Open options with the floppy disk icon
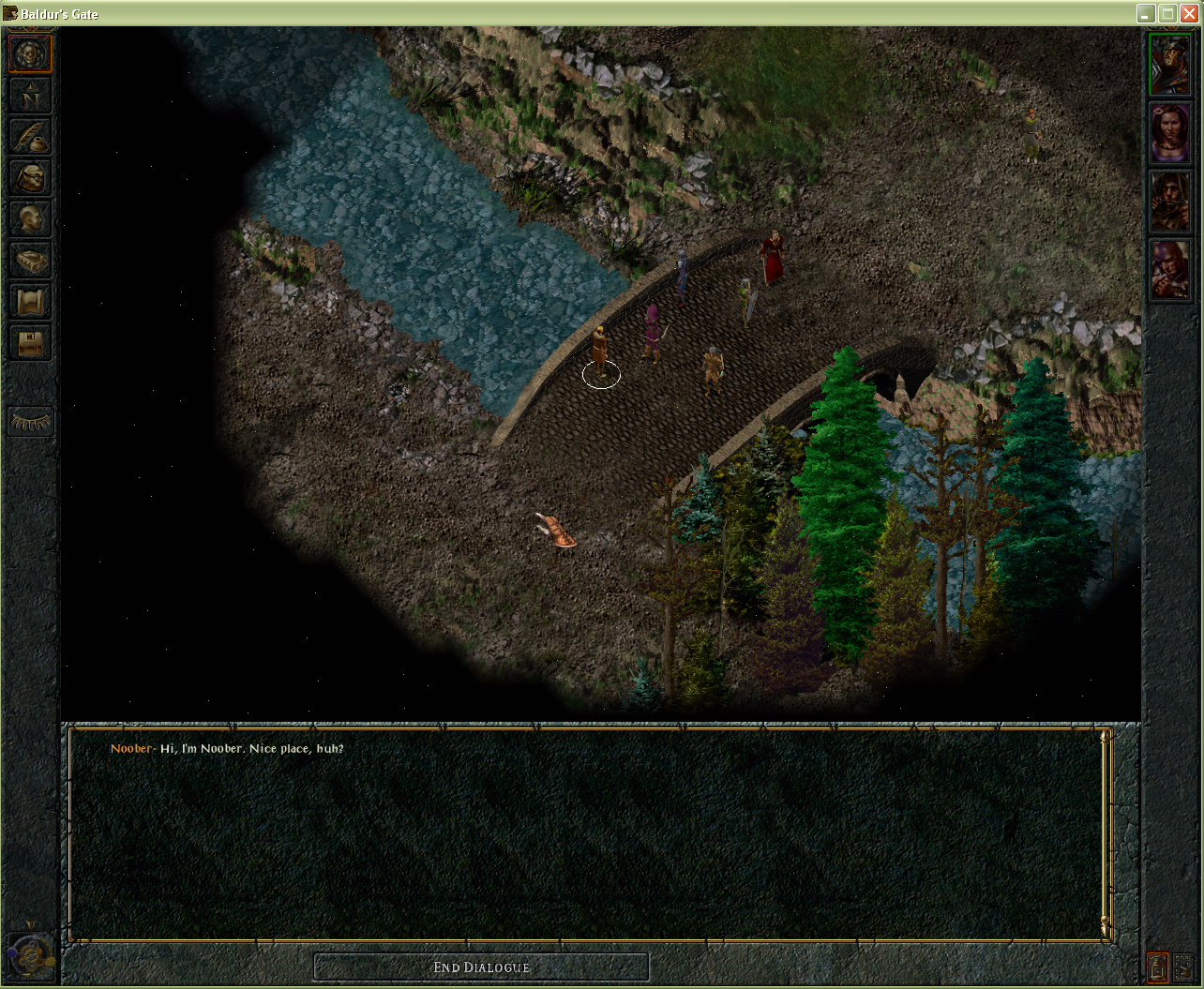The height and width of the screenshot is (989, 1204). coord(30,343)
